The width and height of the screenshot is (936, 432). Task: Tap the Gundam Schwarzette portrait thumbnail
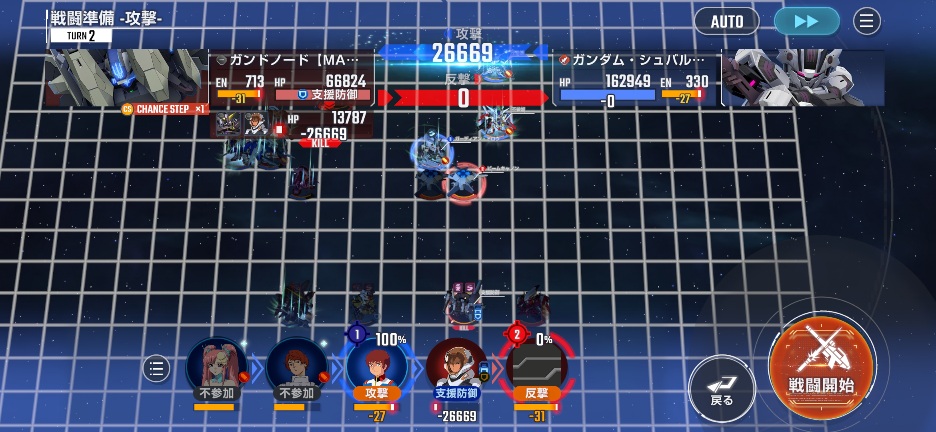(x=802, y=78)
